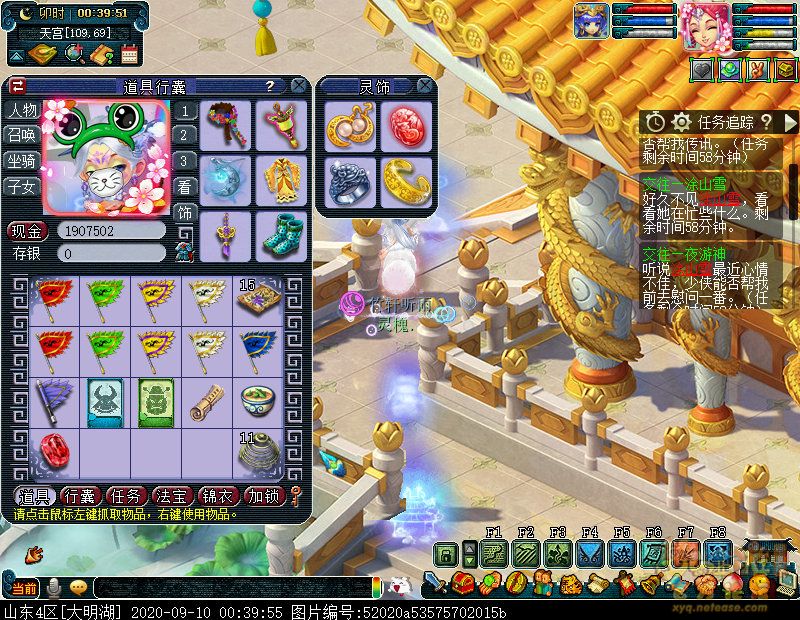Open the 任务追踪 quest tracker settings gear
Viewport: 800px width, 620px height.
682,122
